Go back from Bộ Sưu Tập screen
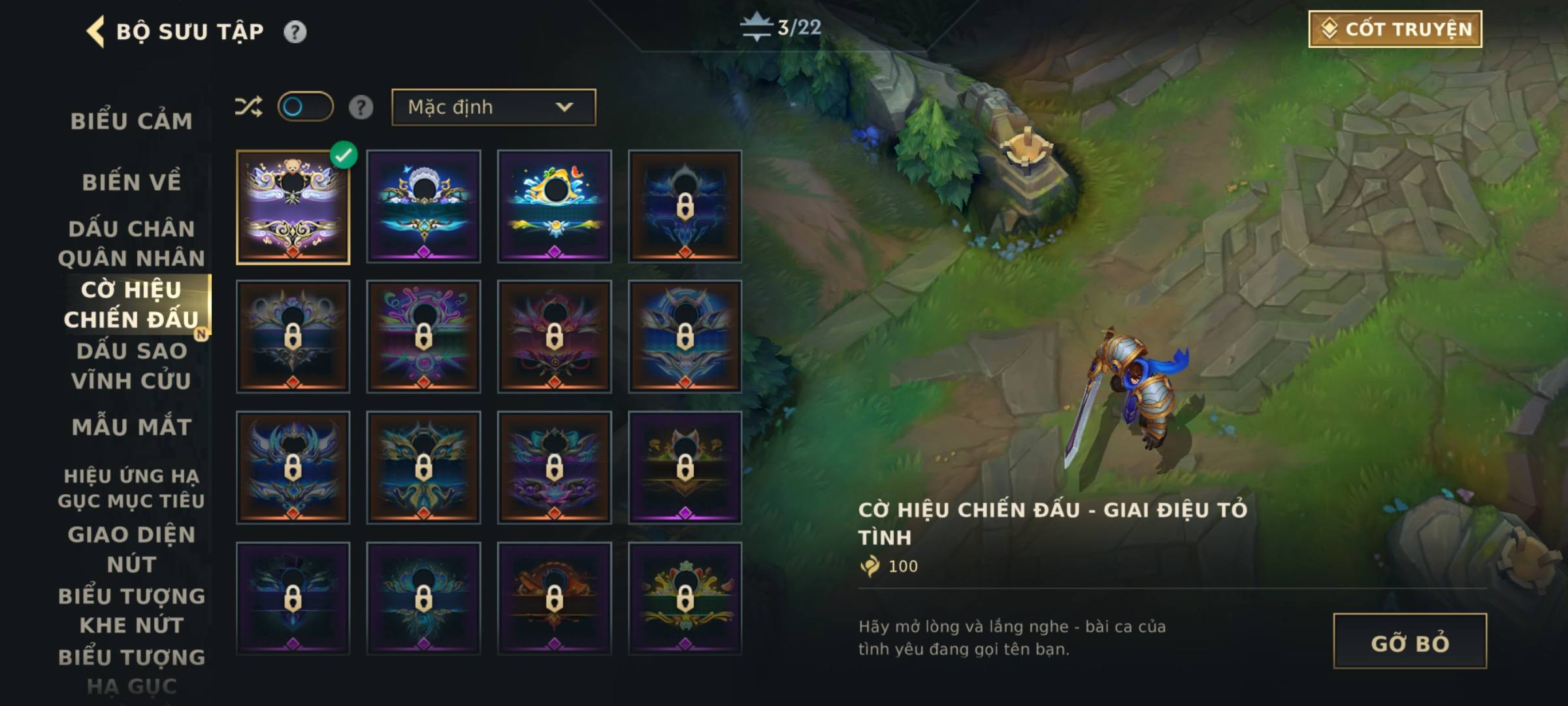1568x706 pixels. click(x=95, y=31)
